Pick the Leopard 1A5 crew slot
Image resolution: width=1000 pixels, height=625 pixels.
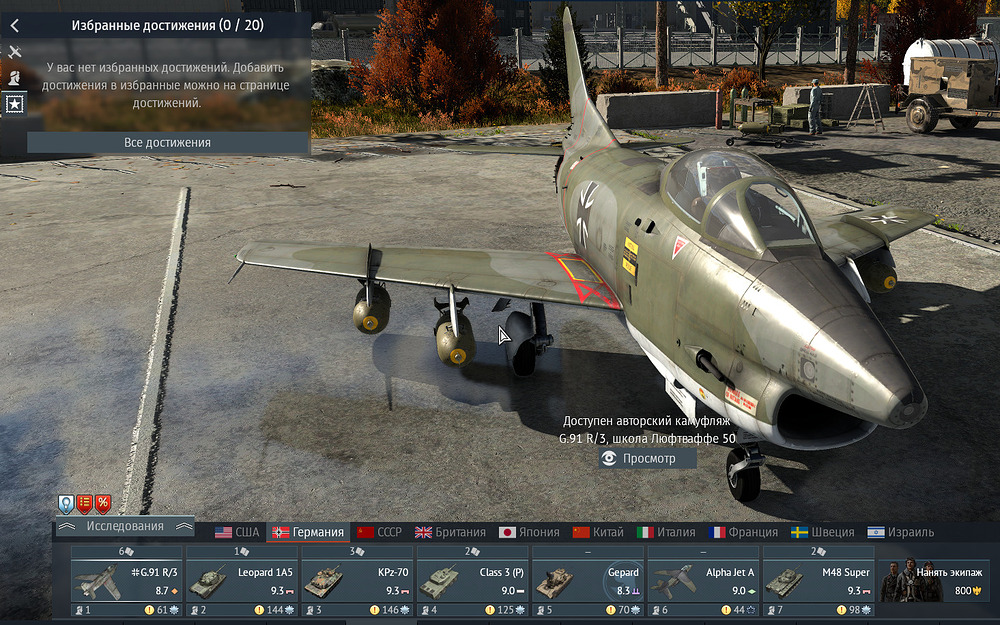coord(242,580)
